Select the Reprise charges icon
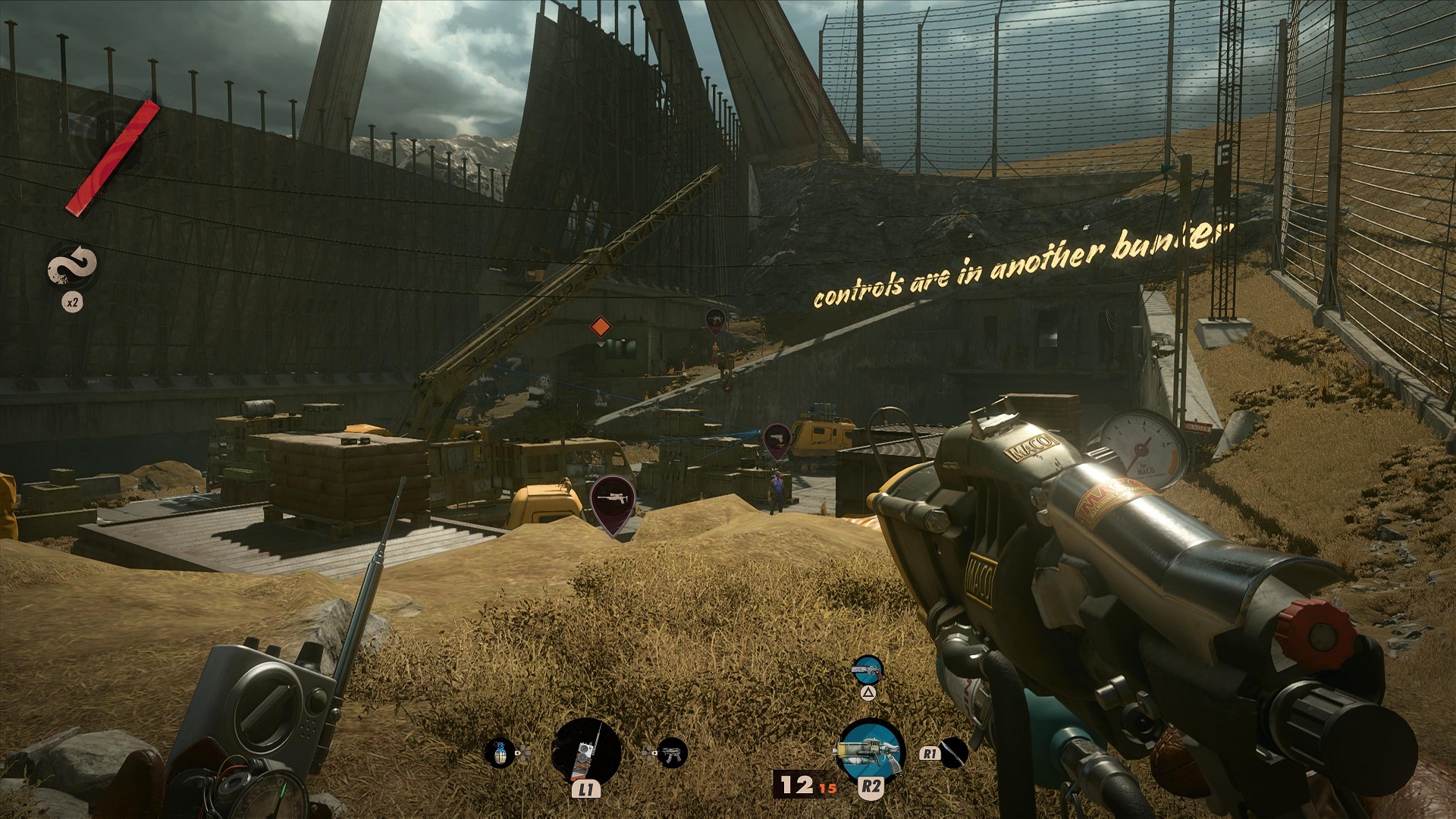 tap(73, 268)
